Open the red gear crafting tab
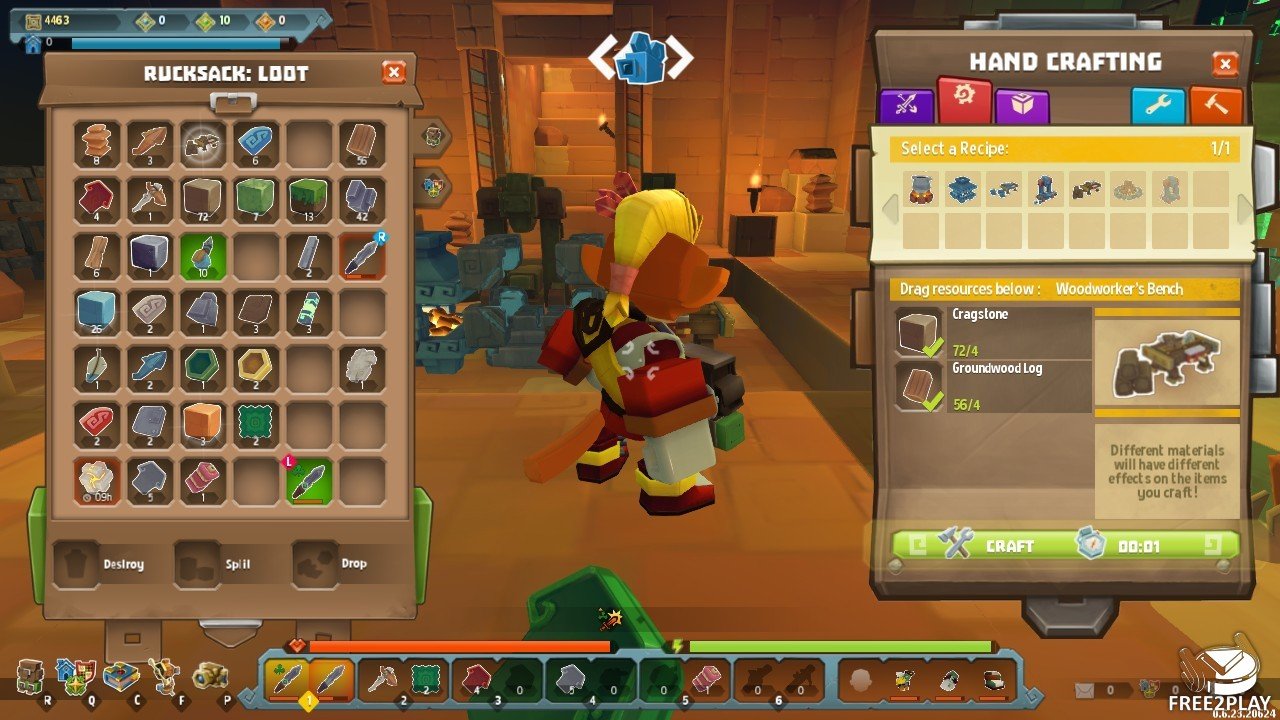Image resolution: width=1280 pixels, height=720 pixels. point(965,101)
